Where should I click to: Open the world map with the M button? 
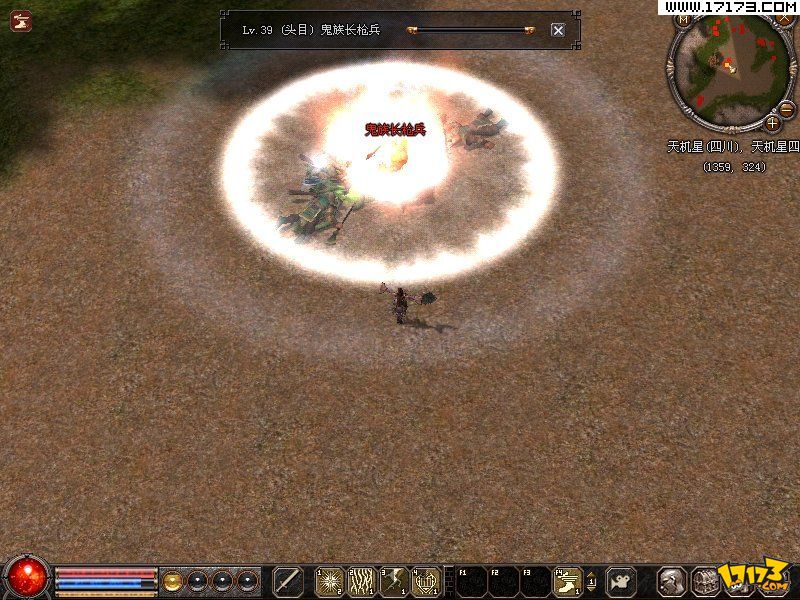[x=685, y=19]
